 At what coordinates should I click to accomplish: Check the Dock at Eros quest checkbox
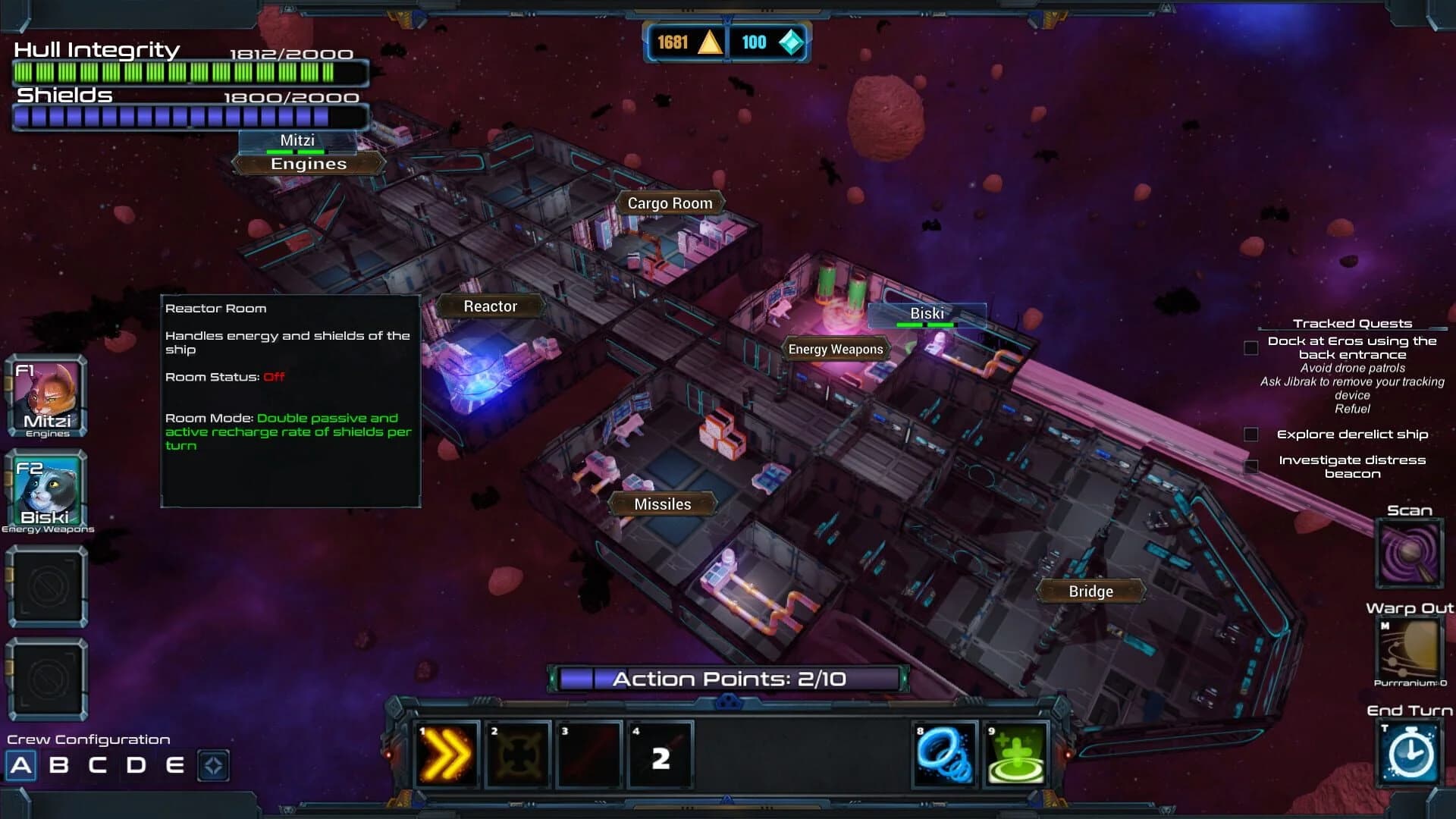pyautogui.click(x=1250, y=347)
